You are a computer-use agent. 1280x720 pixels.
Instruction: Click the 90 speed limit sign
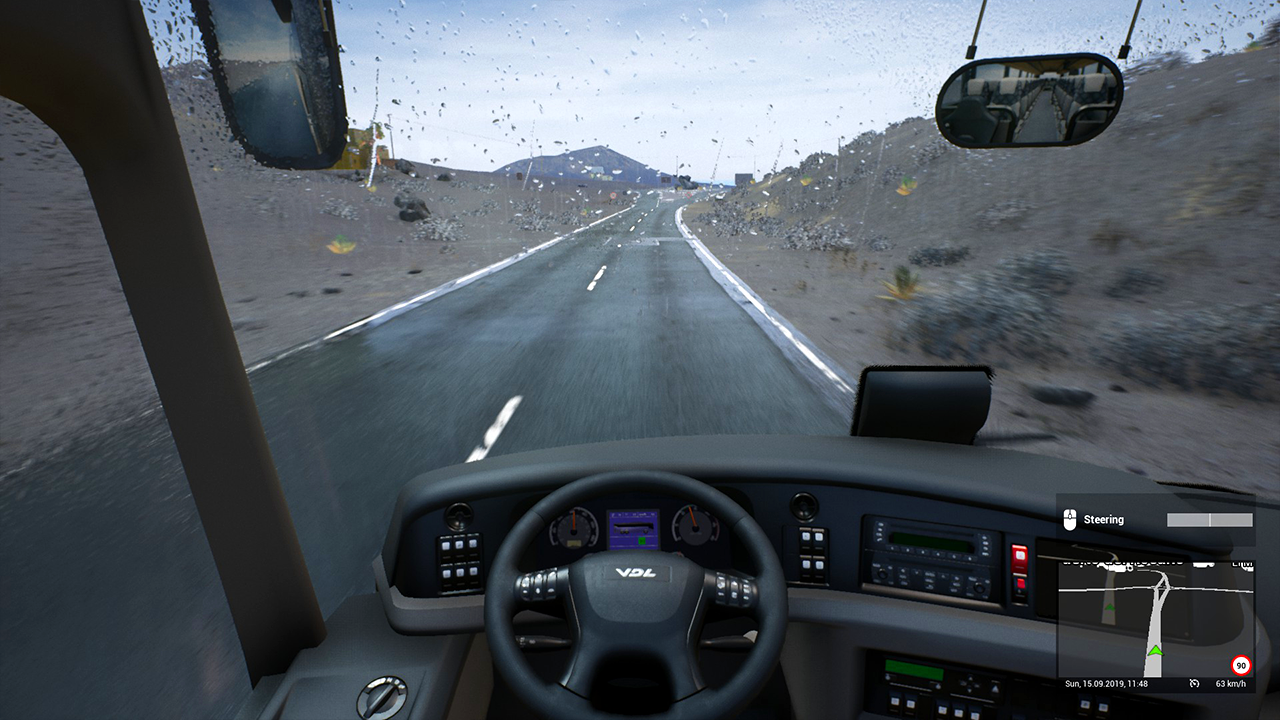1241,665
